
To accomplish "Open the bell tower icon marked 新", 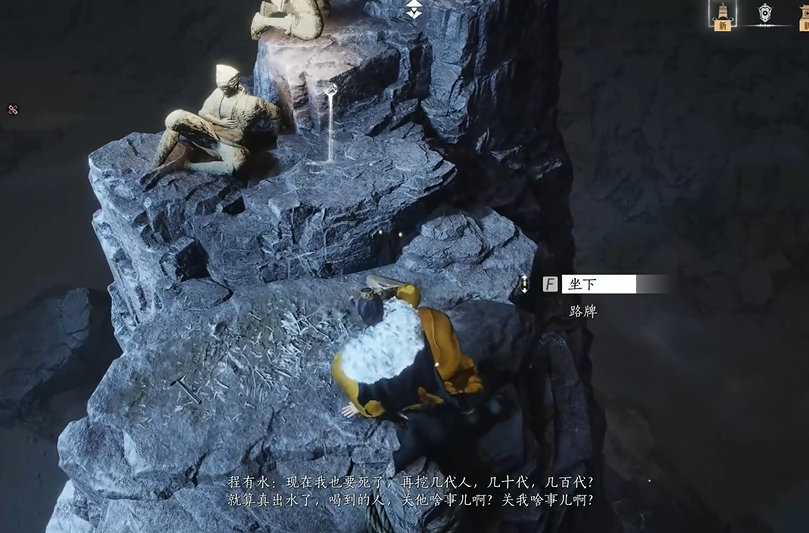I will click(x=722, y=14).
